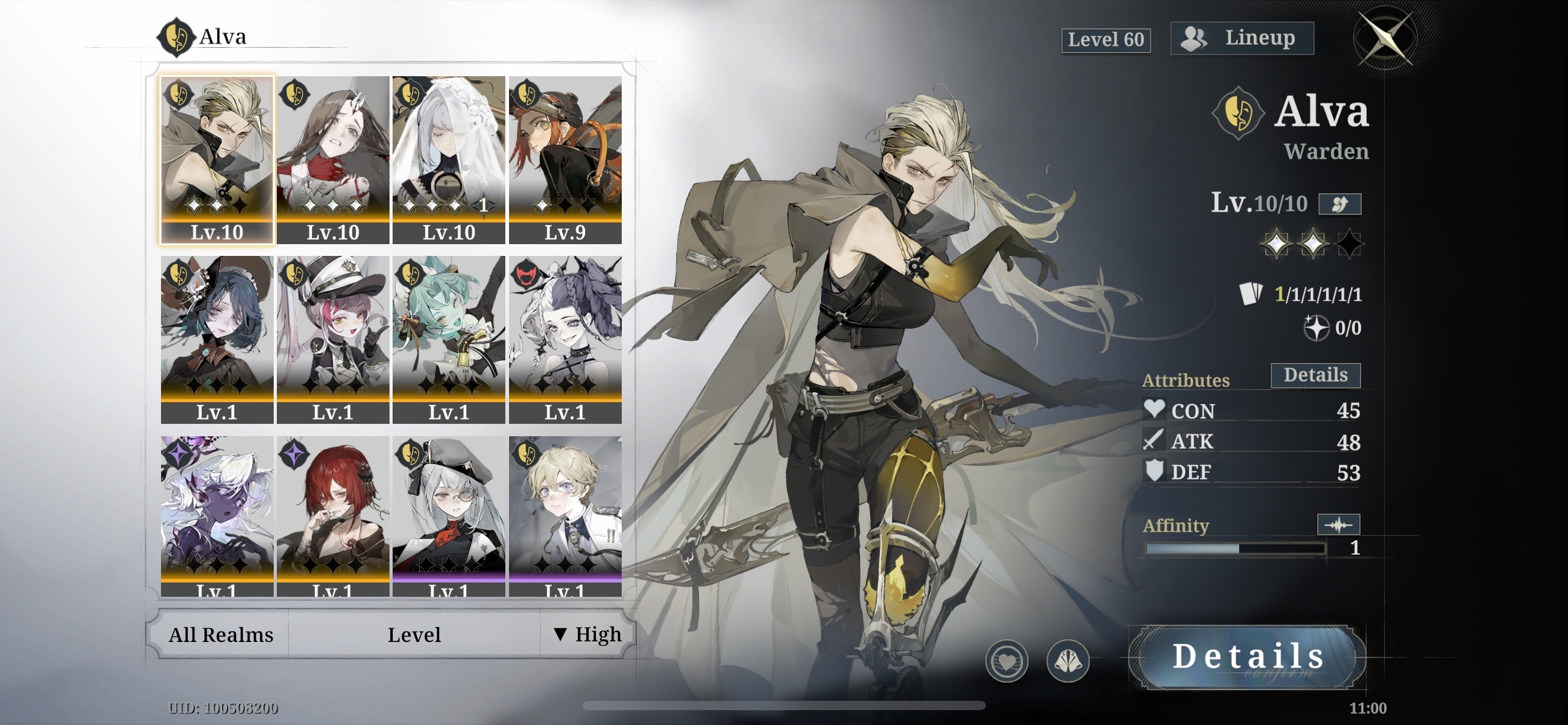Screen dimensions: 1568x725
Task: Click the level-up button beside Lv.10/10
Action: 1339,204
